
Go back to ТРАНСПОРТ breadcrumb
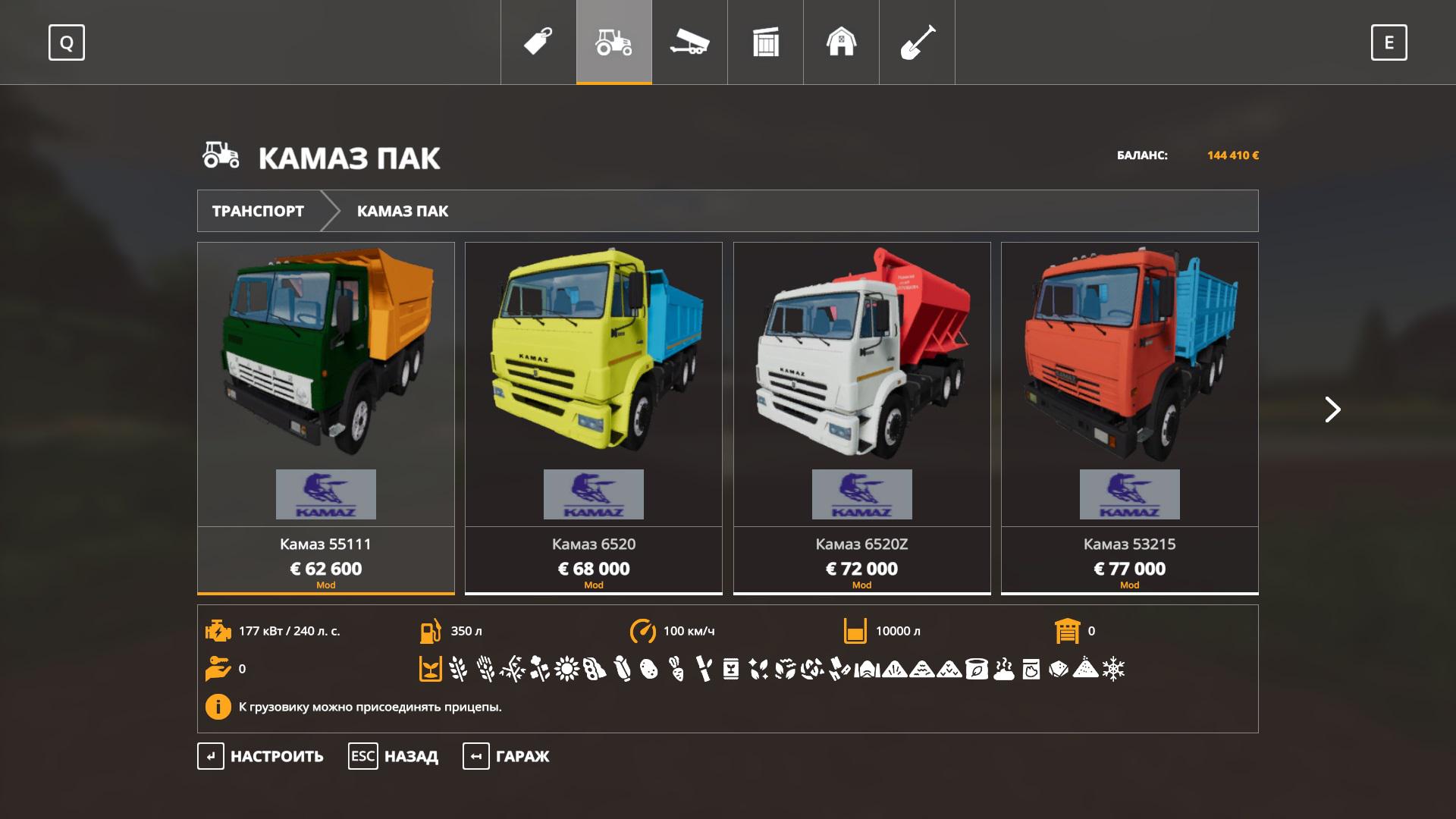[x=258, y=211]
